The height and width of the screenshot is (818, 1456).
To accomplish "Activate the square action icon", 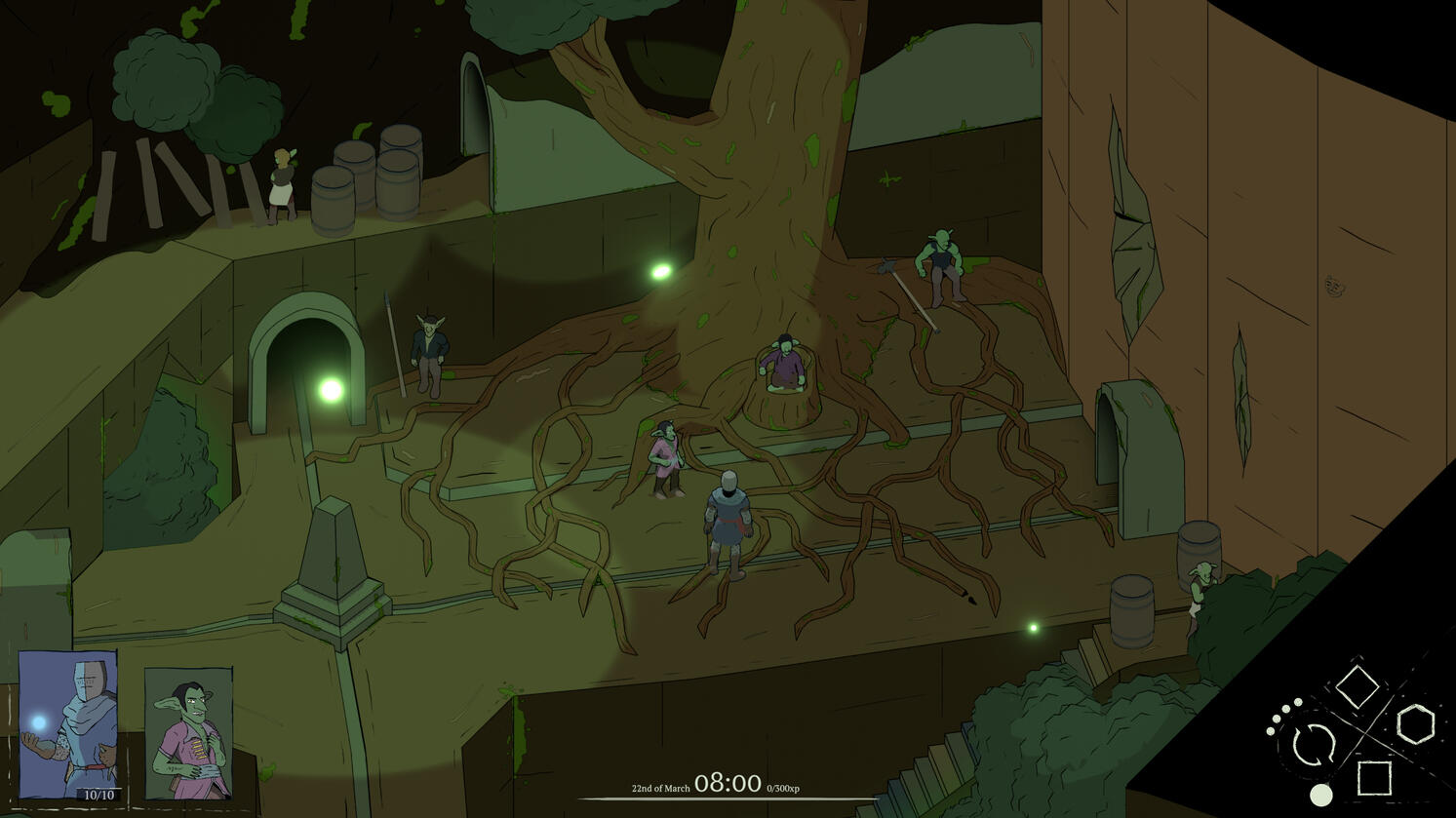I will [x=1374, y=778].
